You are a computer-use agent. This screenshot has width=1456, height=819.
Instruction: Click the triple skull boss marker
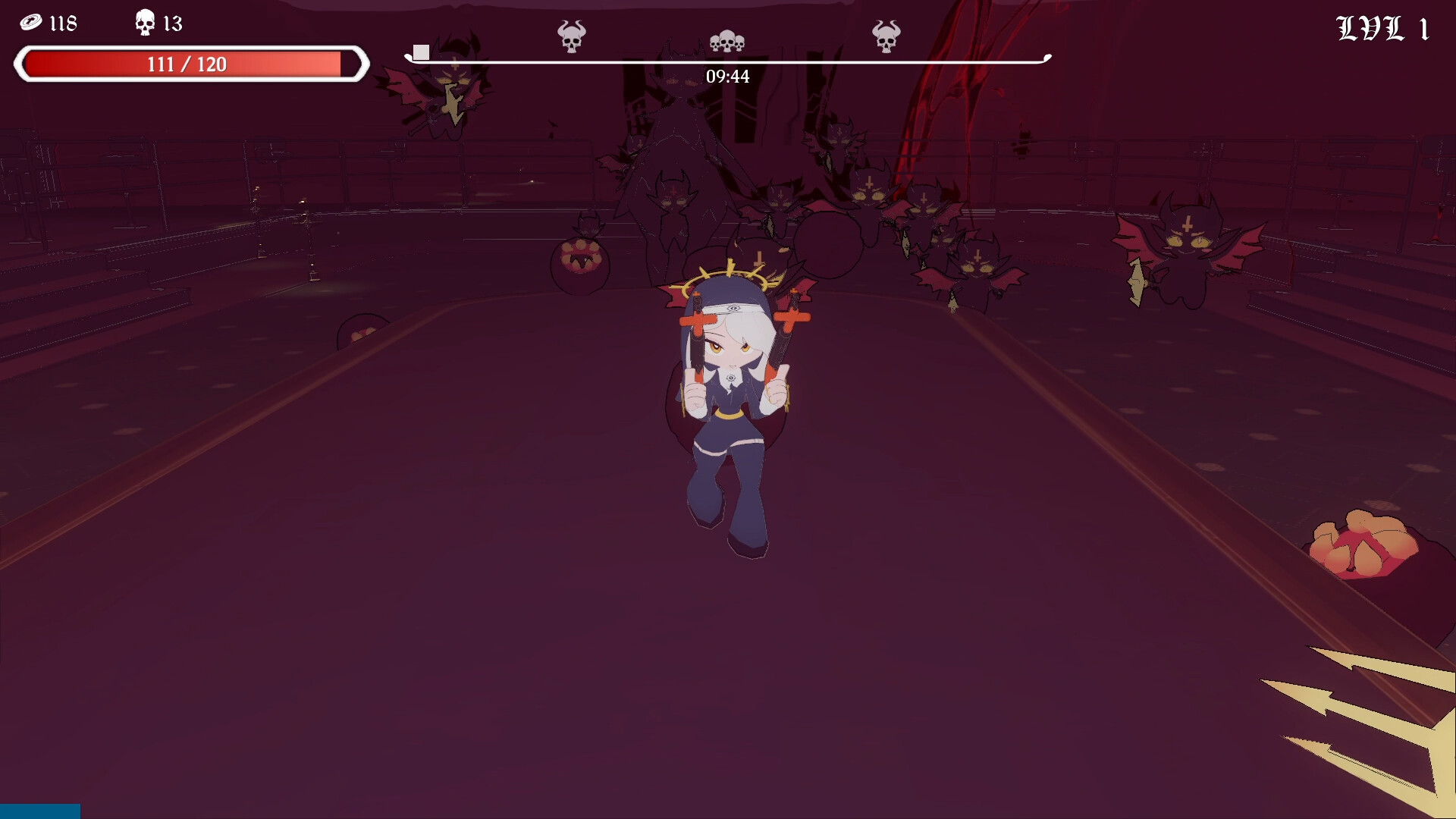click(x=726, y=42)
